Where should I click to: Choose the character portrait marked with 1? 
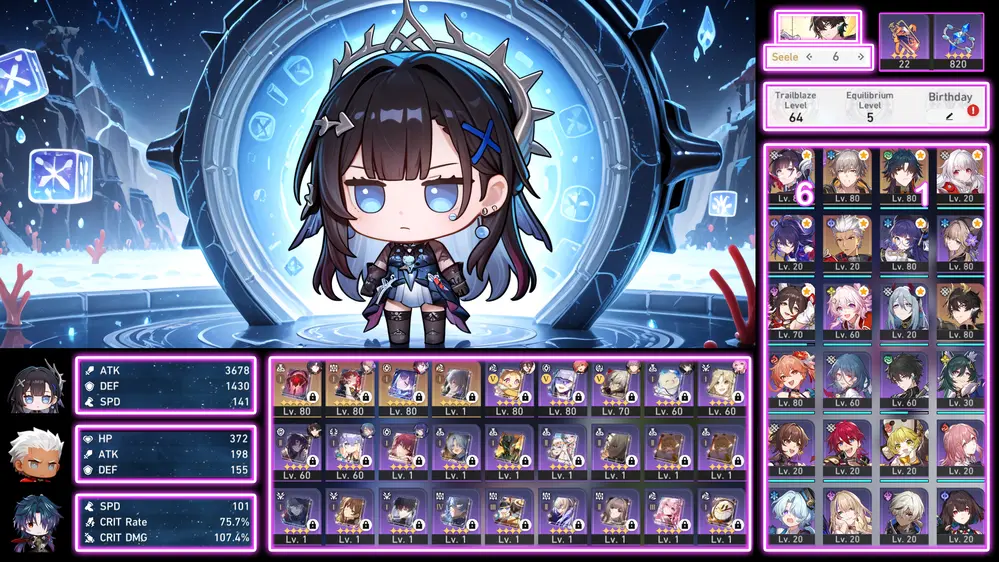coord(906,177)
